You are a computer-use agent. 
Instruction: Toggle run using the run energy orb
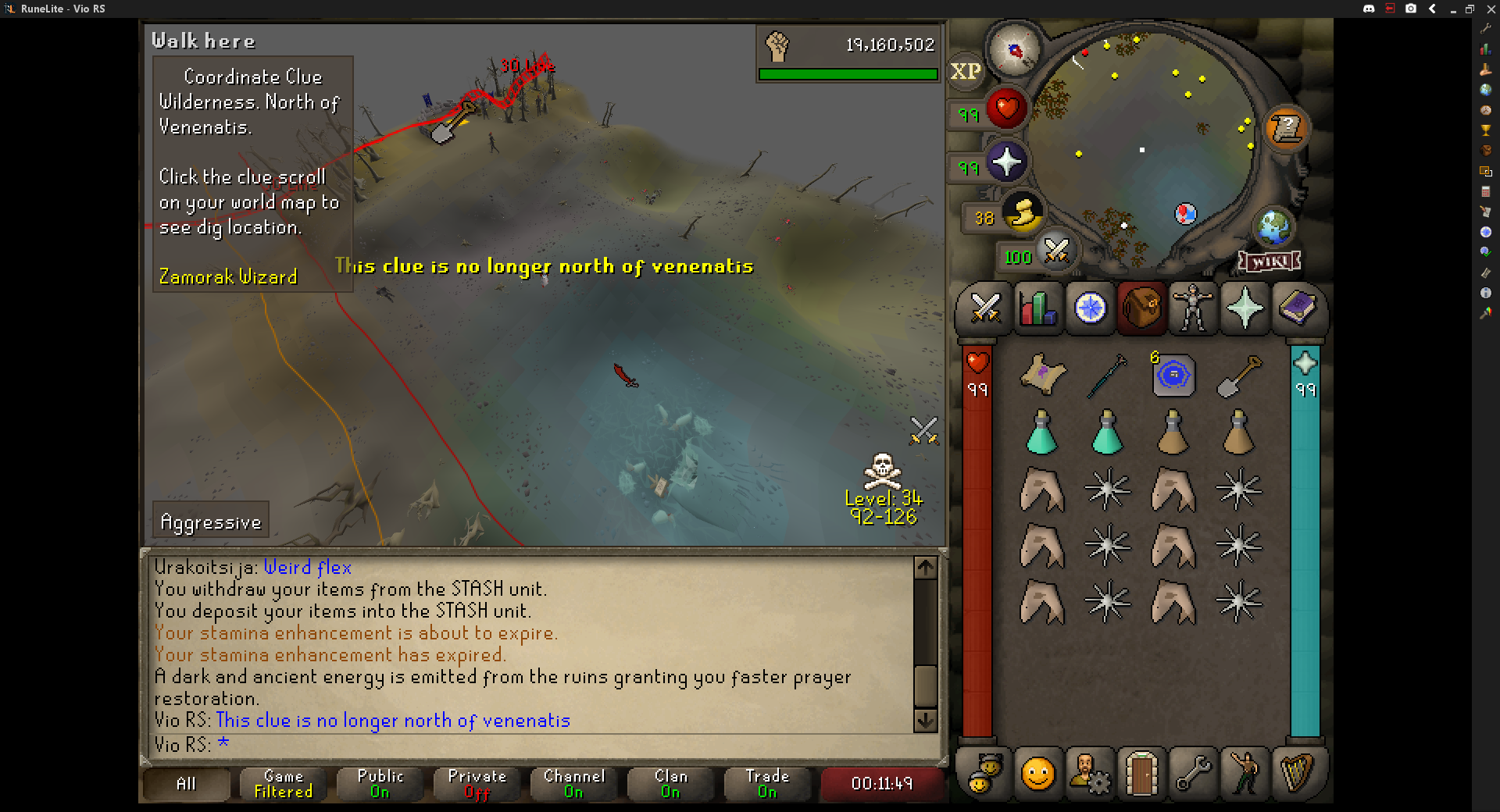pyautogui.click(x=1023, y=212)
